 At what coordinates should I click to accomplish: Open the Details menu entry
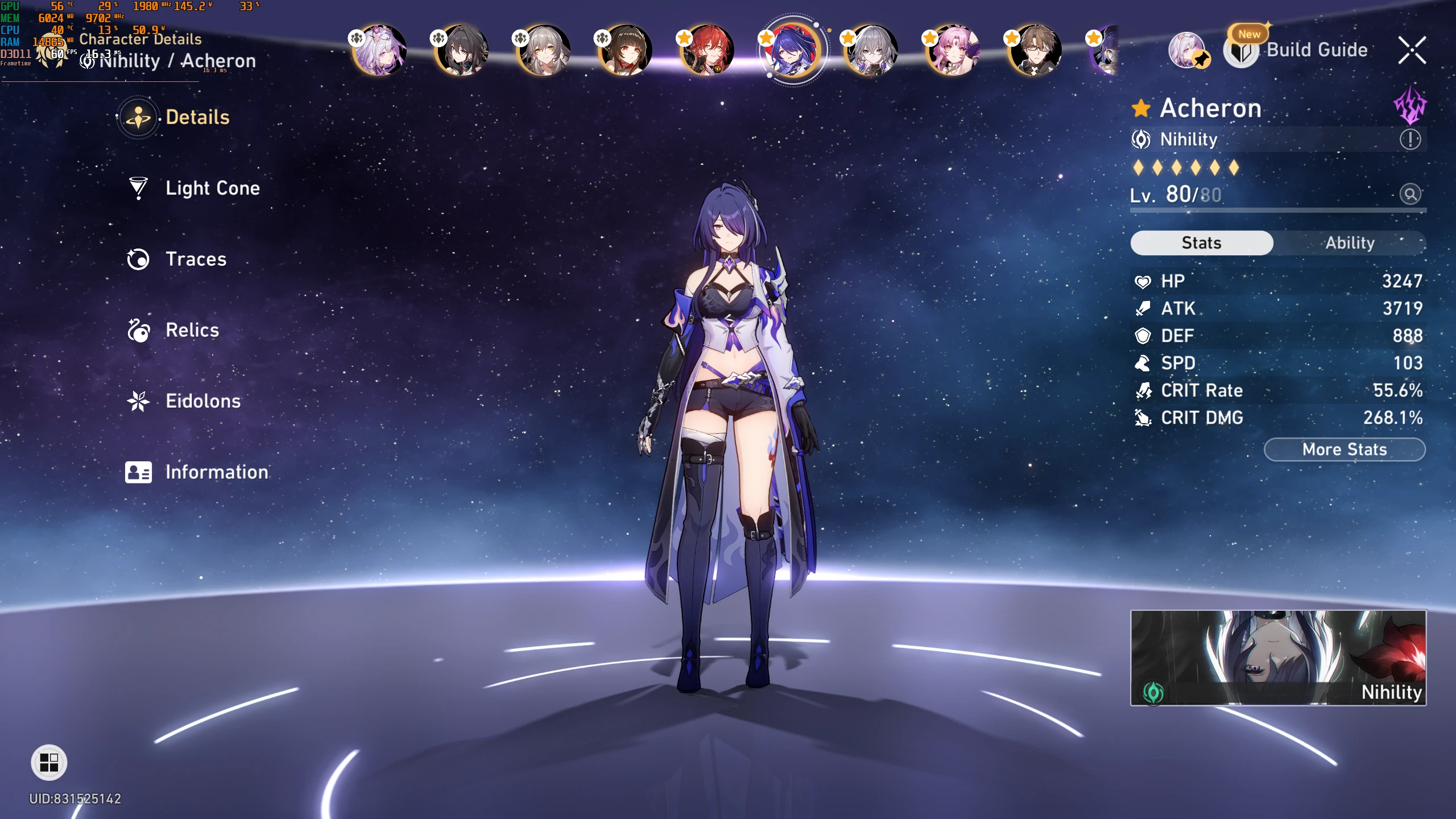click(x=197, y=117)
